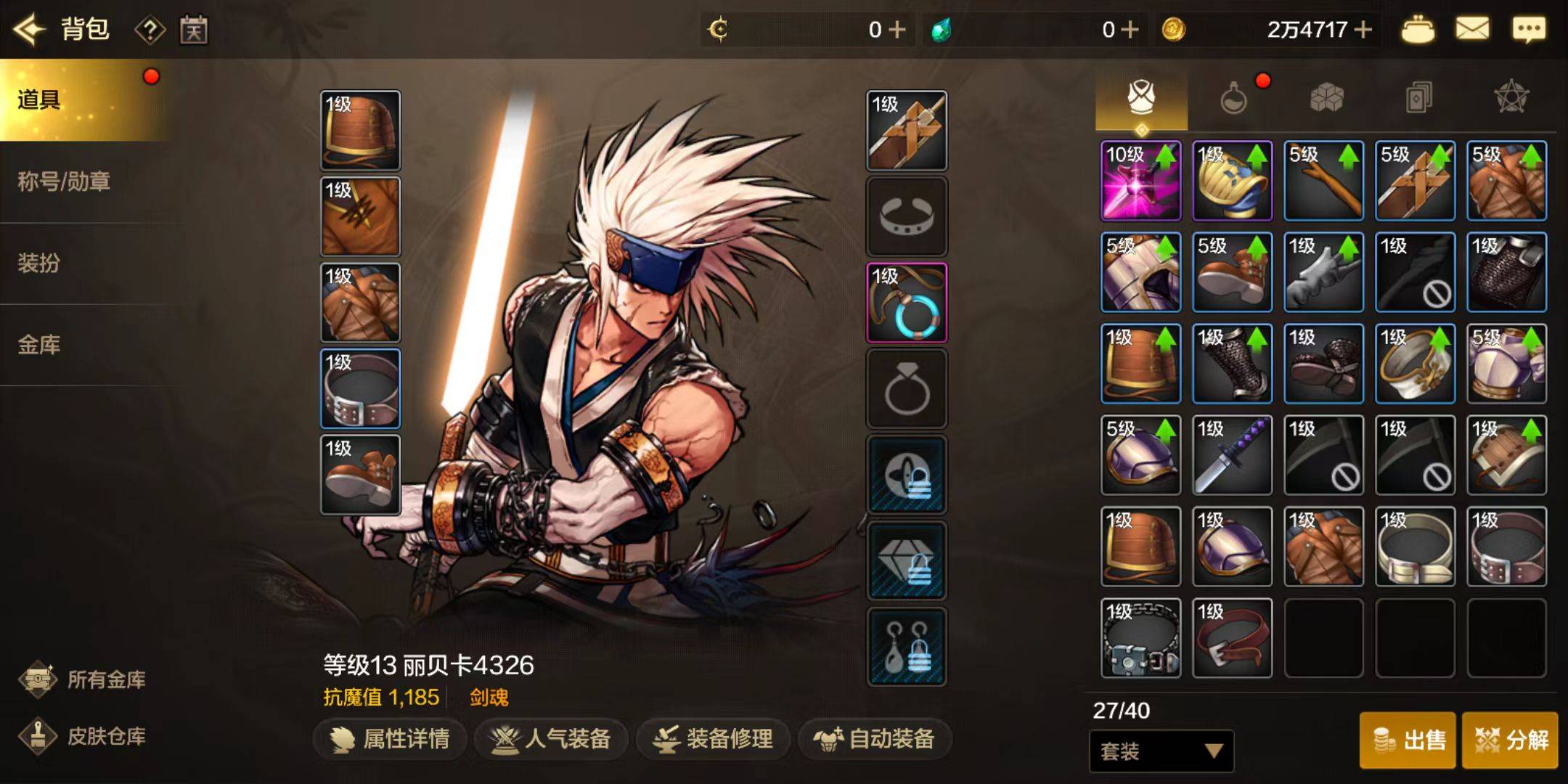Click the question mark help icon
1568x784 pixels.
[150, 30]
